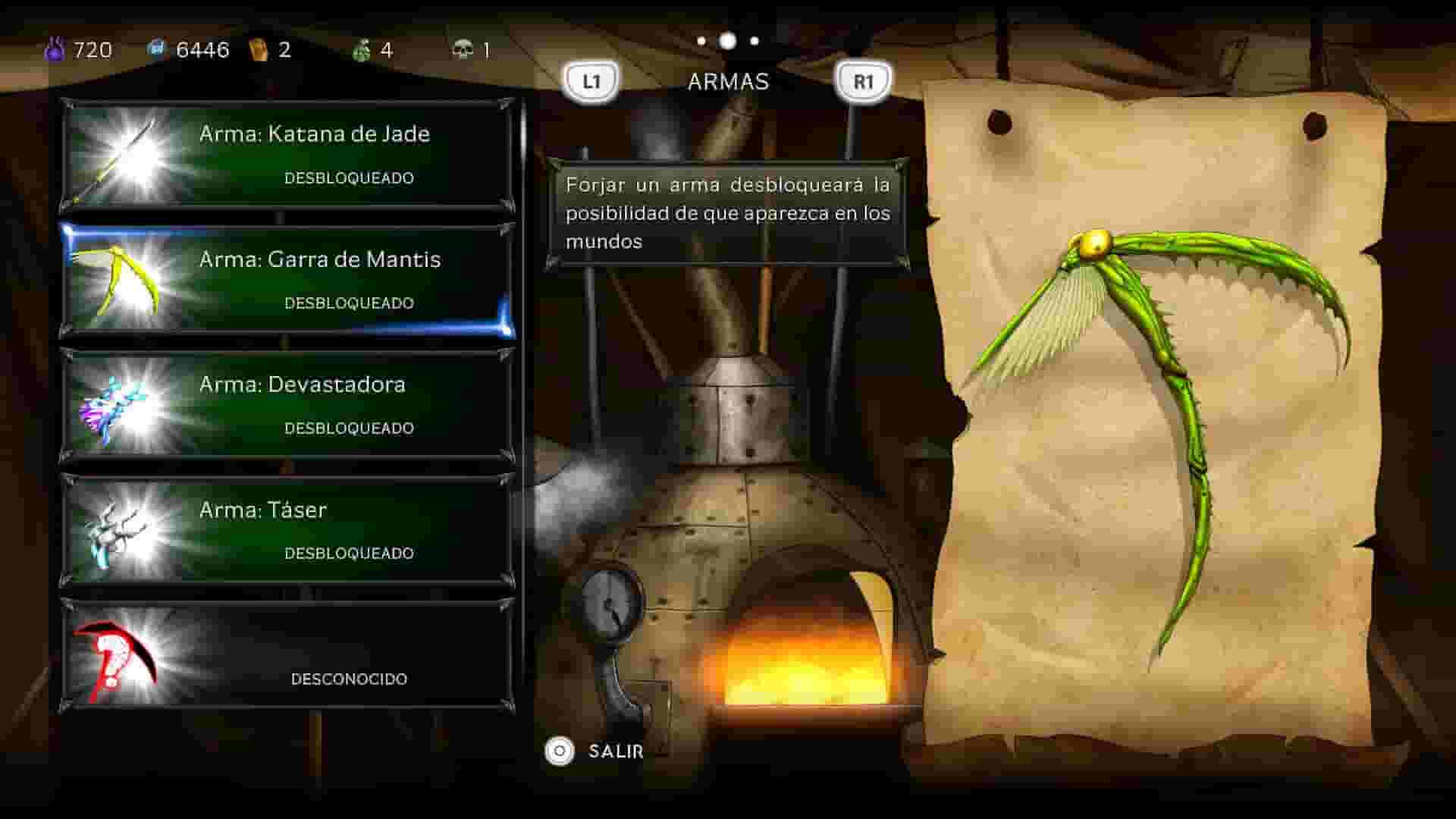
Task: Click the green pouch resource icon
Action: coord(362,49)
